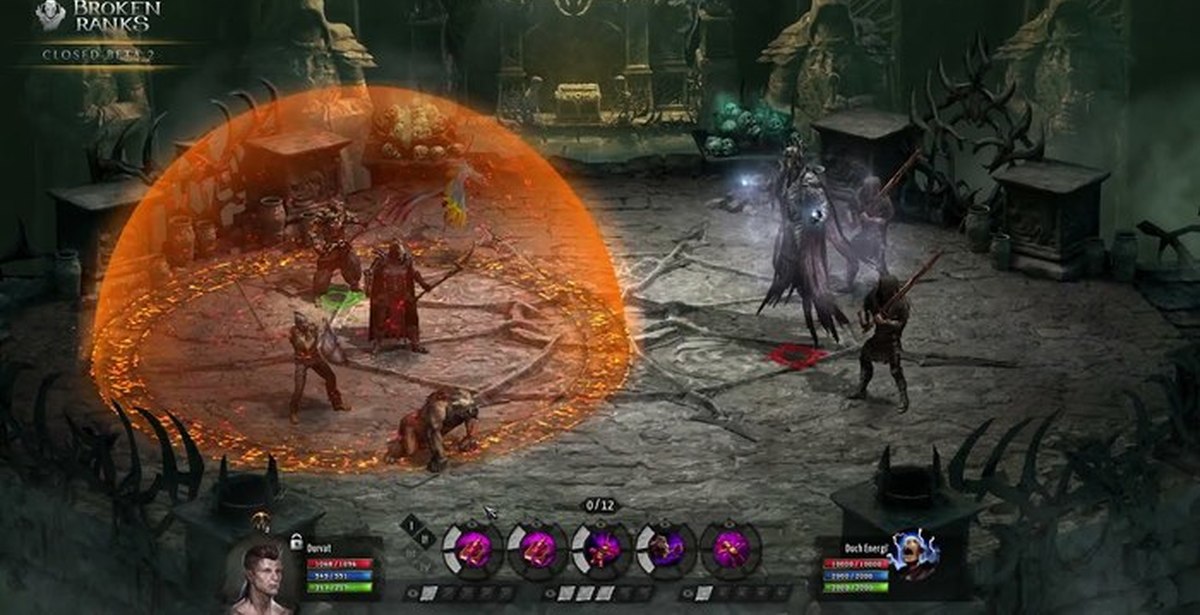
Task: Switch to skill set IV tab
Action: pyautogui.click(x=424, y=566)
